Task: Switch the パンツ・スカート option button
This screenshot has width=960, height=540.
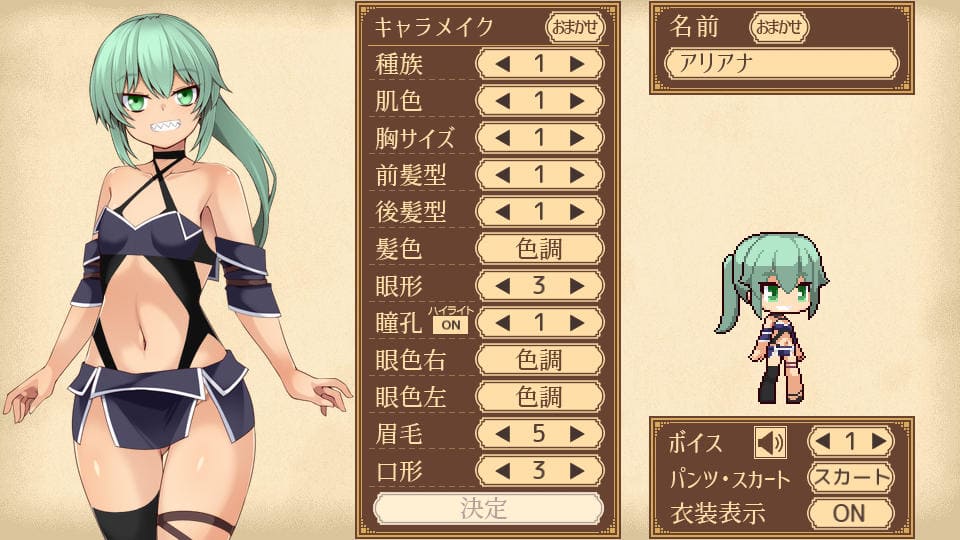Action: pyautogui.click(x=850, y=477)
